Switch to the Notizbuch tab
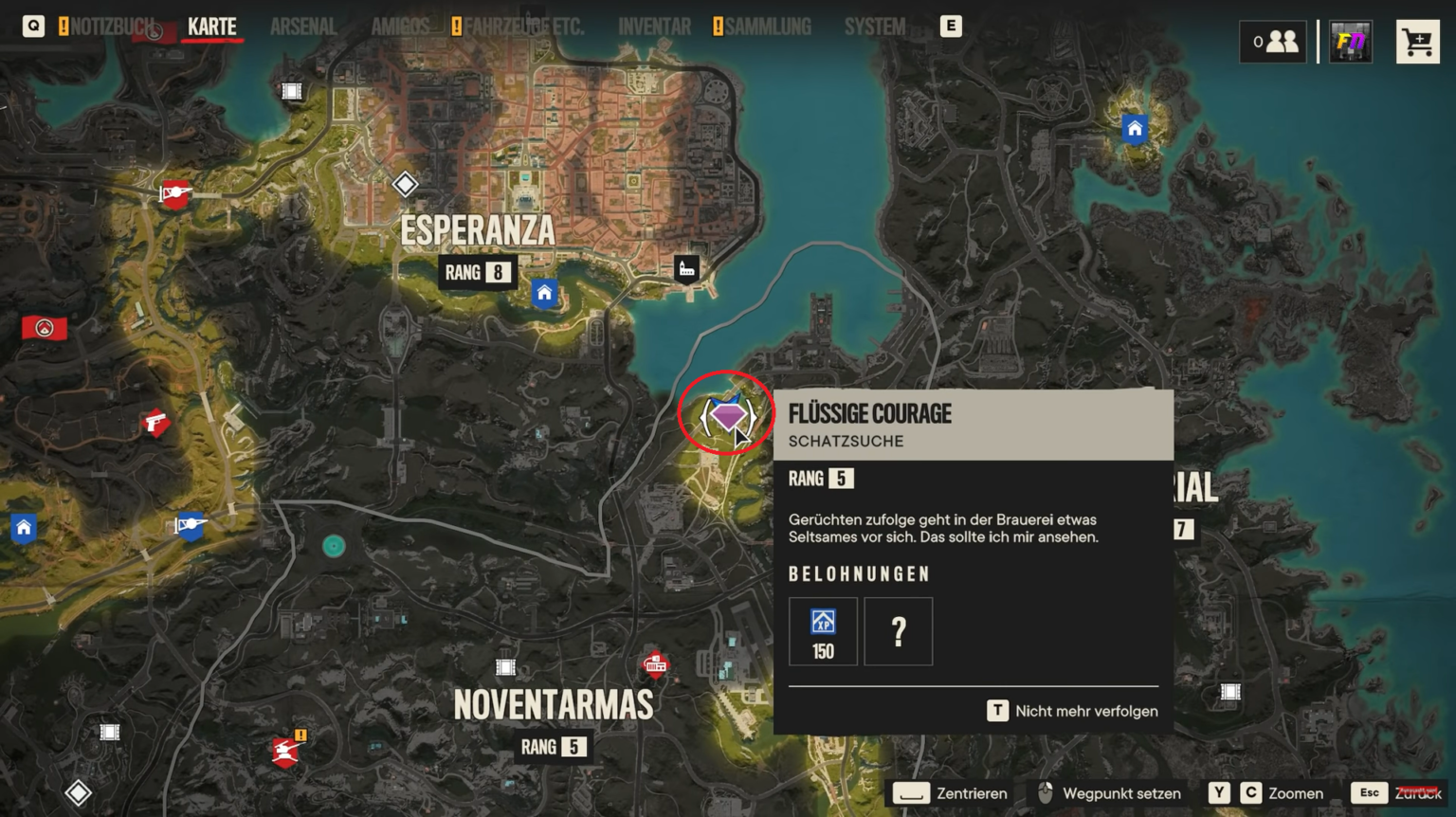Screen dimensions: 1456x817 tap(111, 27)
